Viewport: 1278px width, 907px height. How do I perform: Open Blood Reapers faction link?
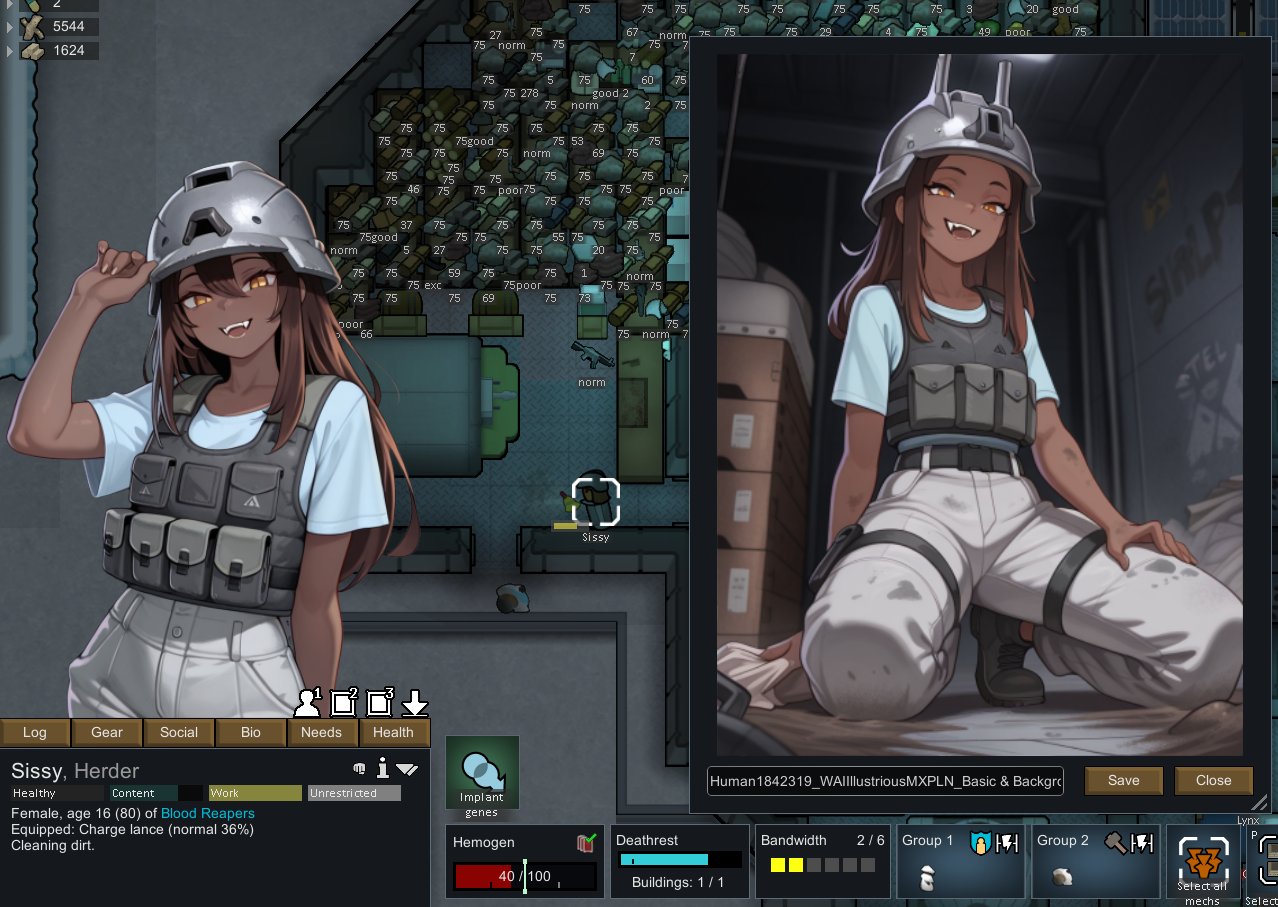coord(208,813)
